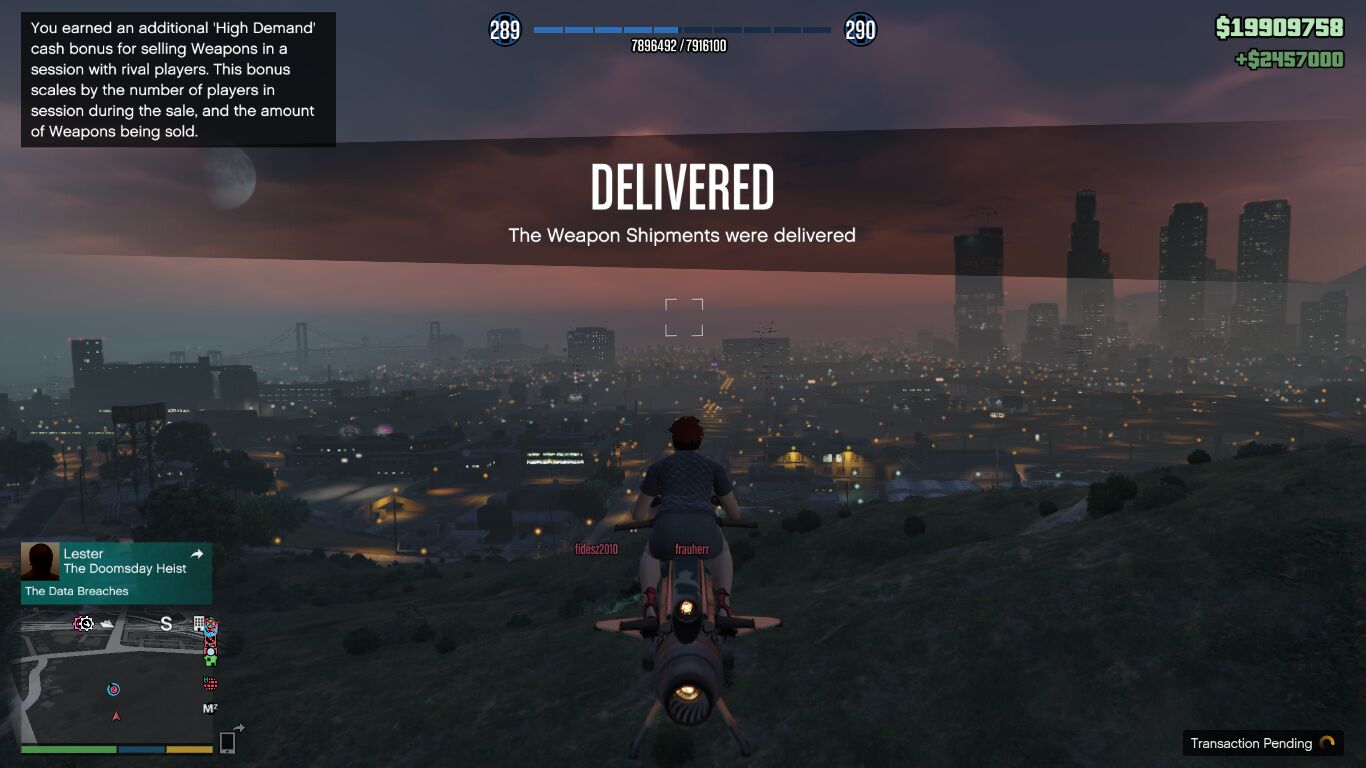The height and width of the screenshot is (768, 1366).
Task: Click the red player arrow on minimap
Action: point(116,716)
